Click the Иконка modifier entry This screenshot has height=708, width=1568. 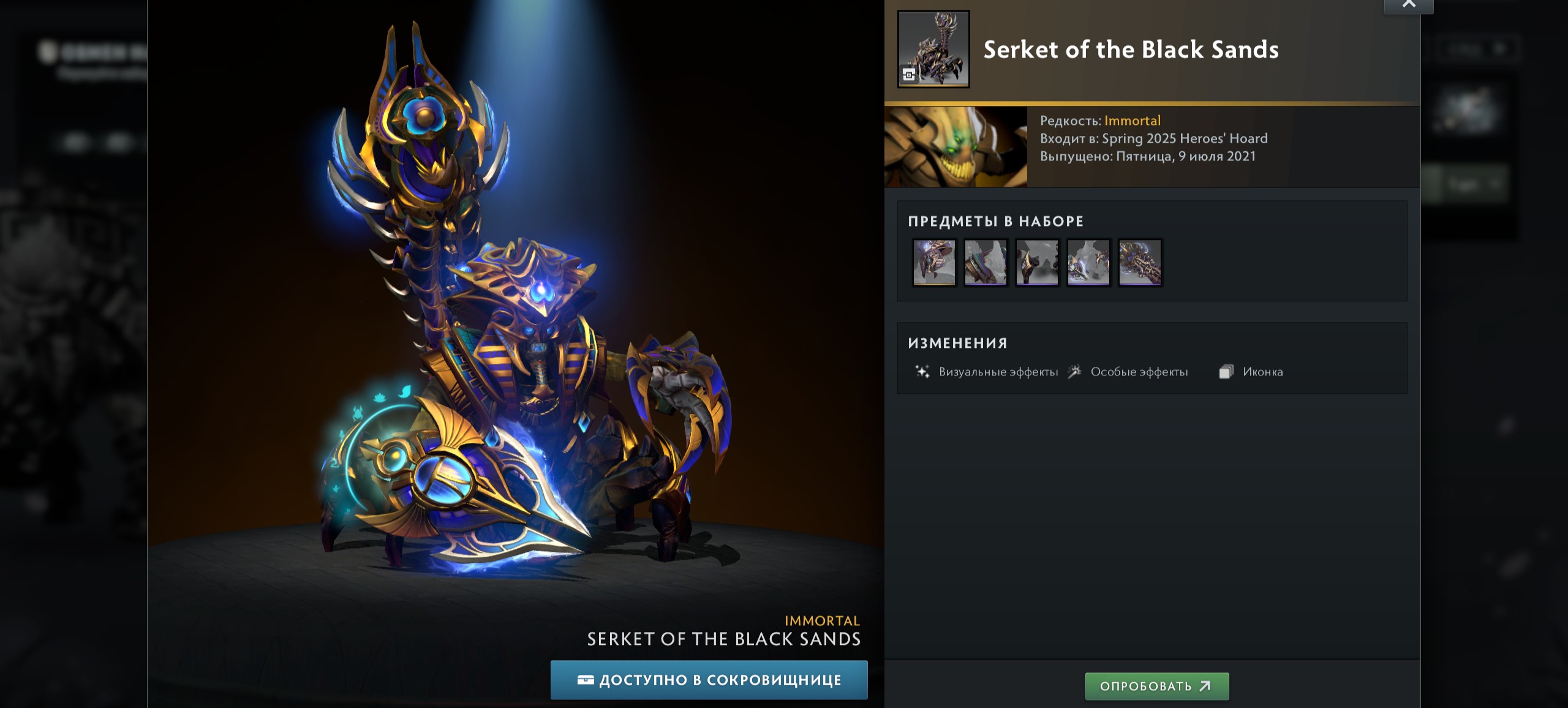click(x=1262, y=372)
